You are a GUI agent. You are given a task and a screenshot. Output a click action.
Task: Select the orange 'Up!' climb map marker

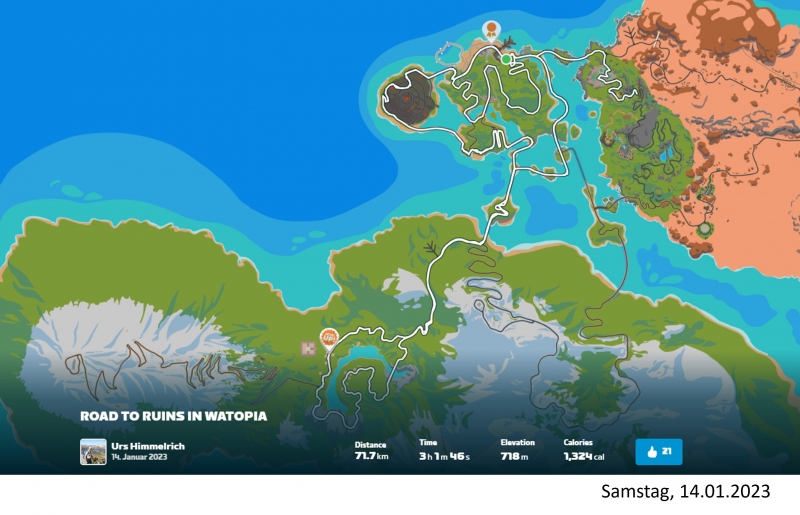tap(327, 338)
